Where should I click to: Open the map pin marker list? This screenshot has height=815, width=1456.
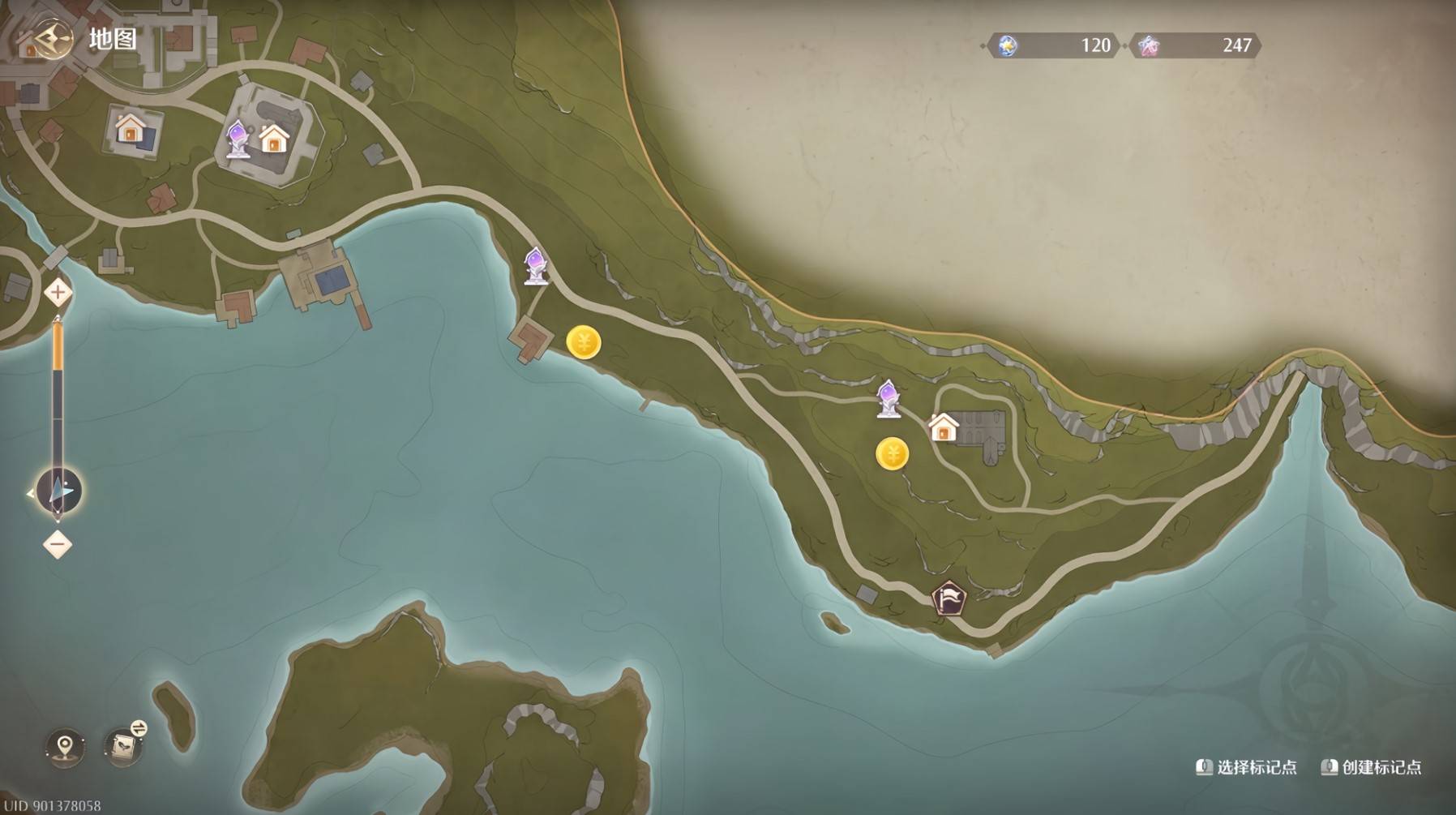65,746
